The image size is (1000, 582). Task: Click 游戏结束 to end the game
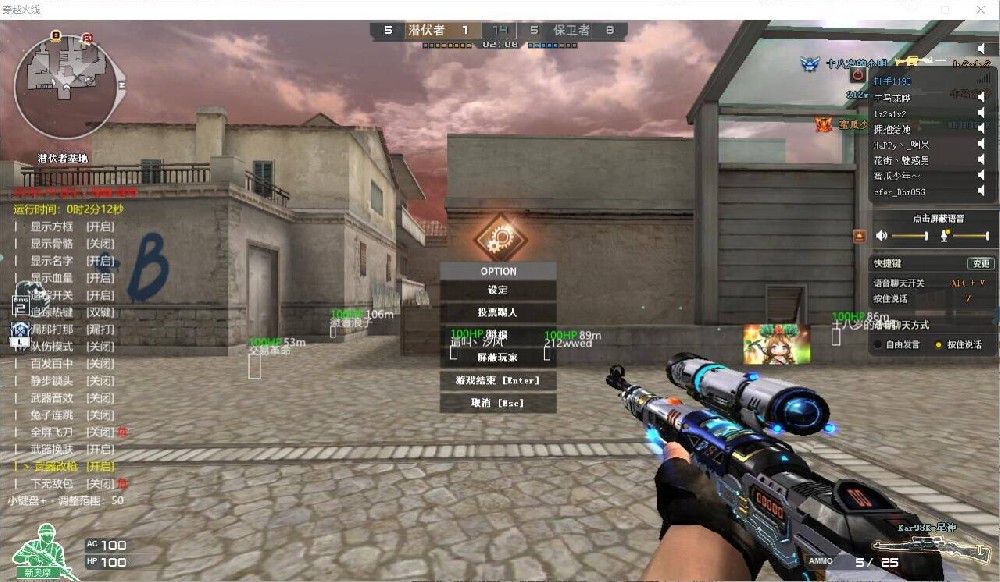(498, 380)
